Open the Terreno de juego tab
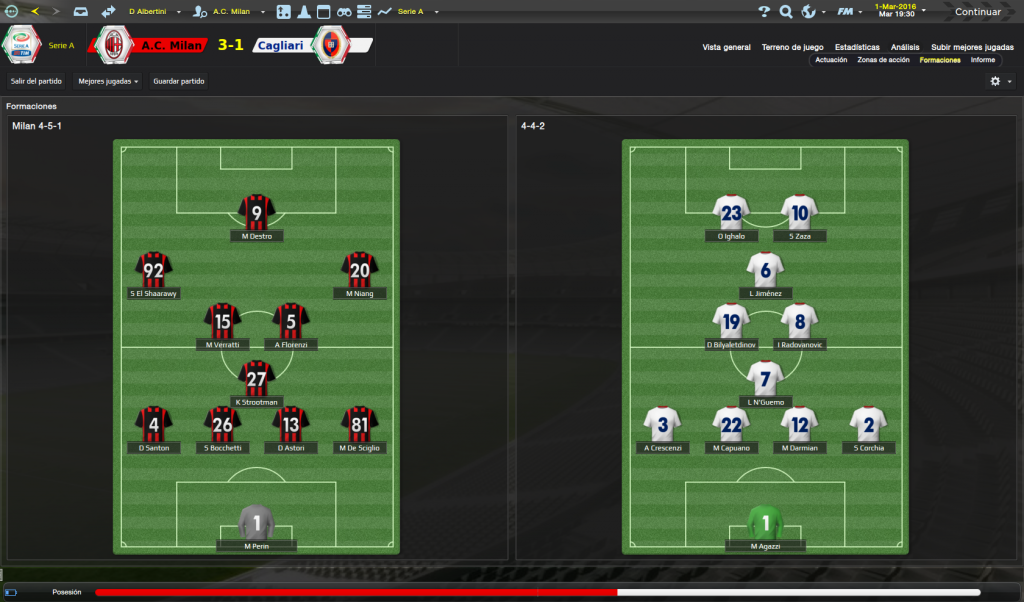1024x602 pixels. [792, 47]
